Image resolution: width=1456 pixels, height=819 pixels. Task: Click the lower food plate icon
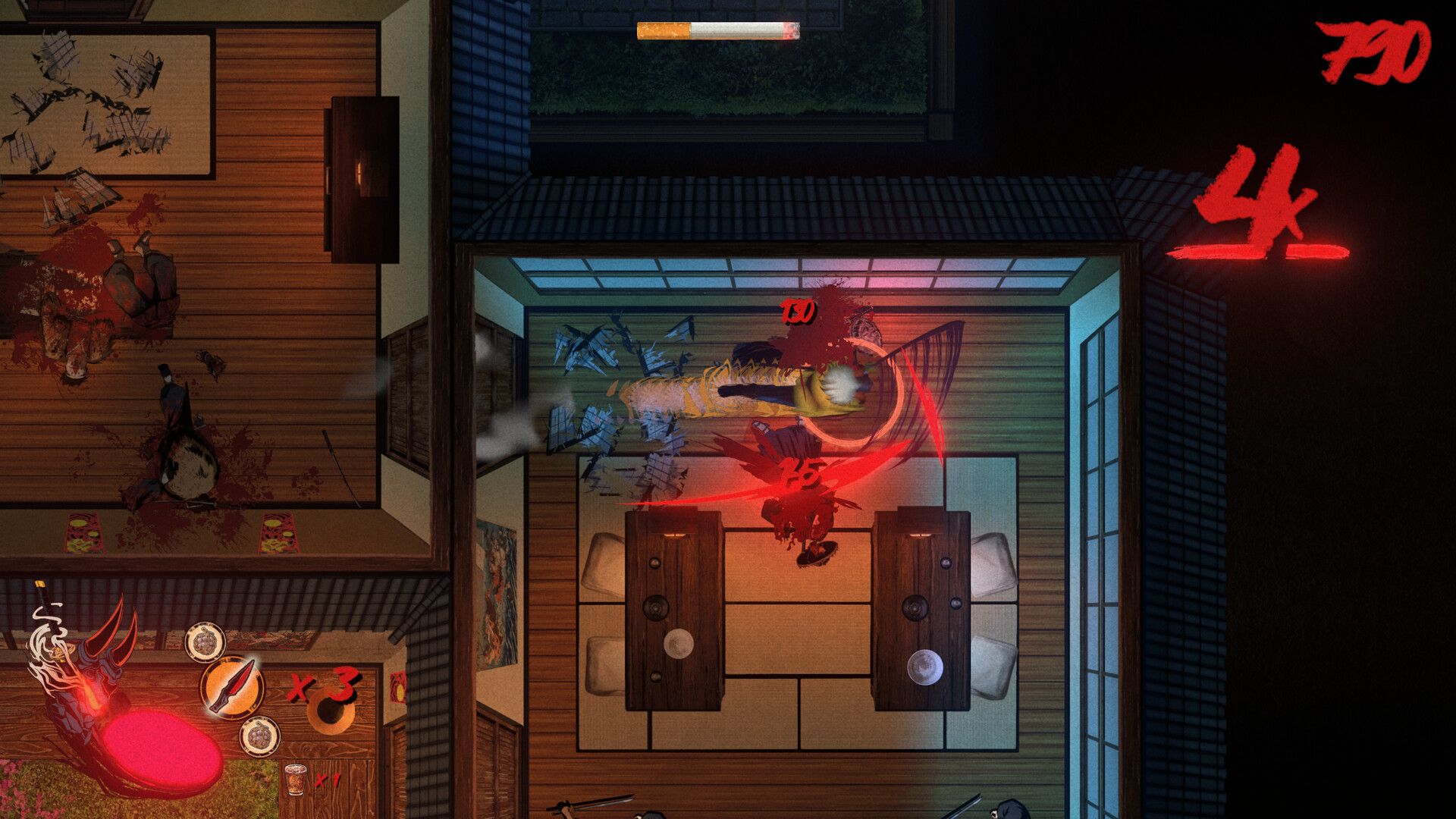260,735
